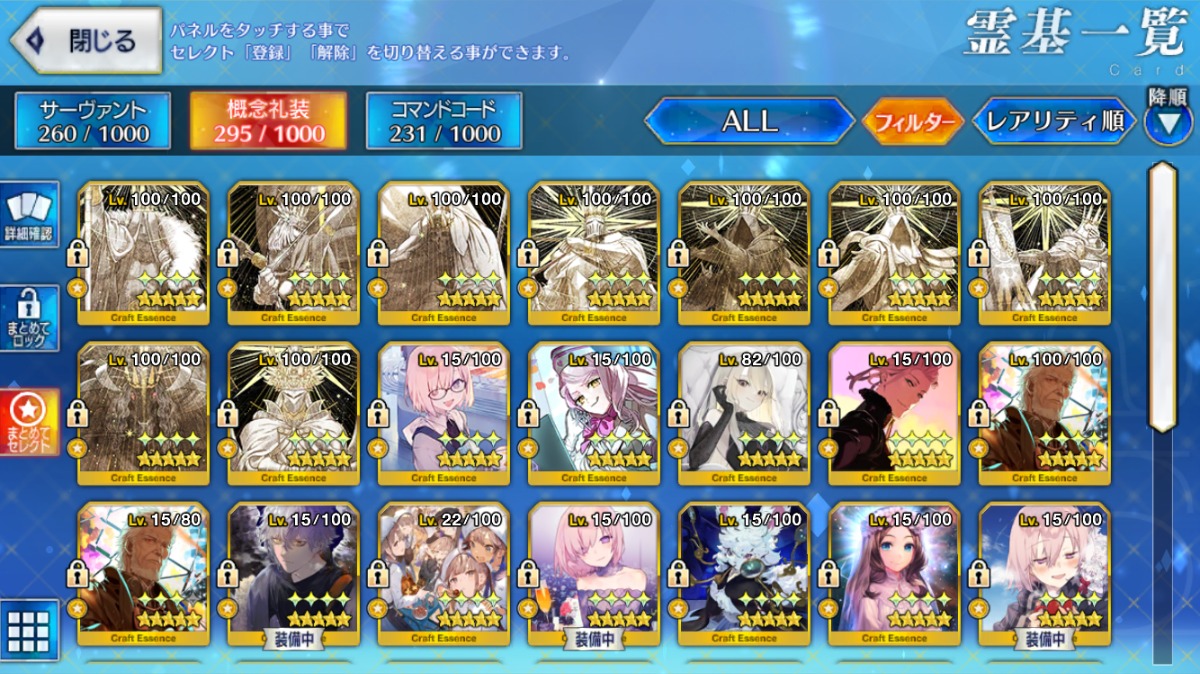Open the コマンドコード tab

(x=444, y=121)
